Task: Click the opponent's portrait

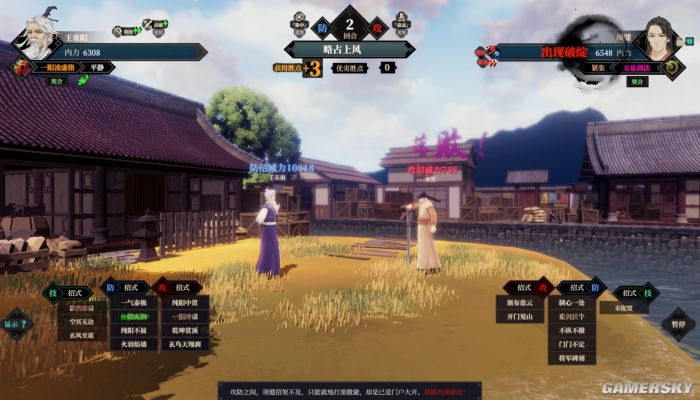Action: [x=658, y=40]
